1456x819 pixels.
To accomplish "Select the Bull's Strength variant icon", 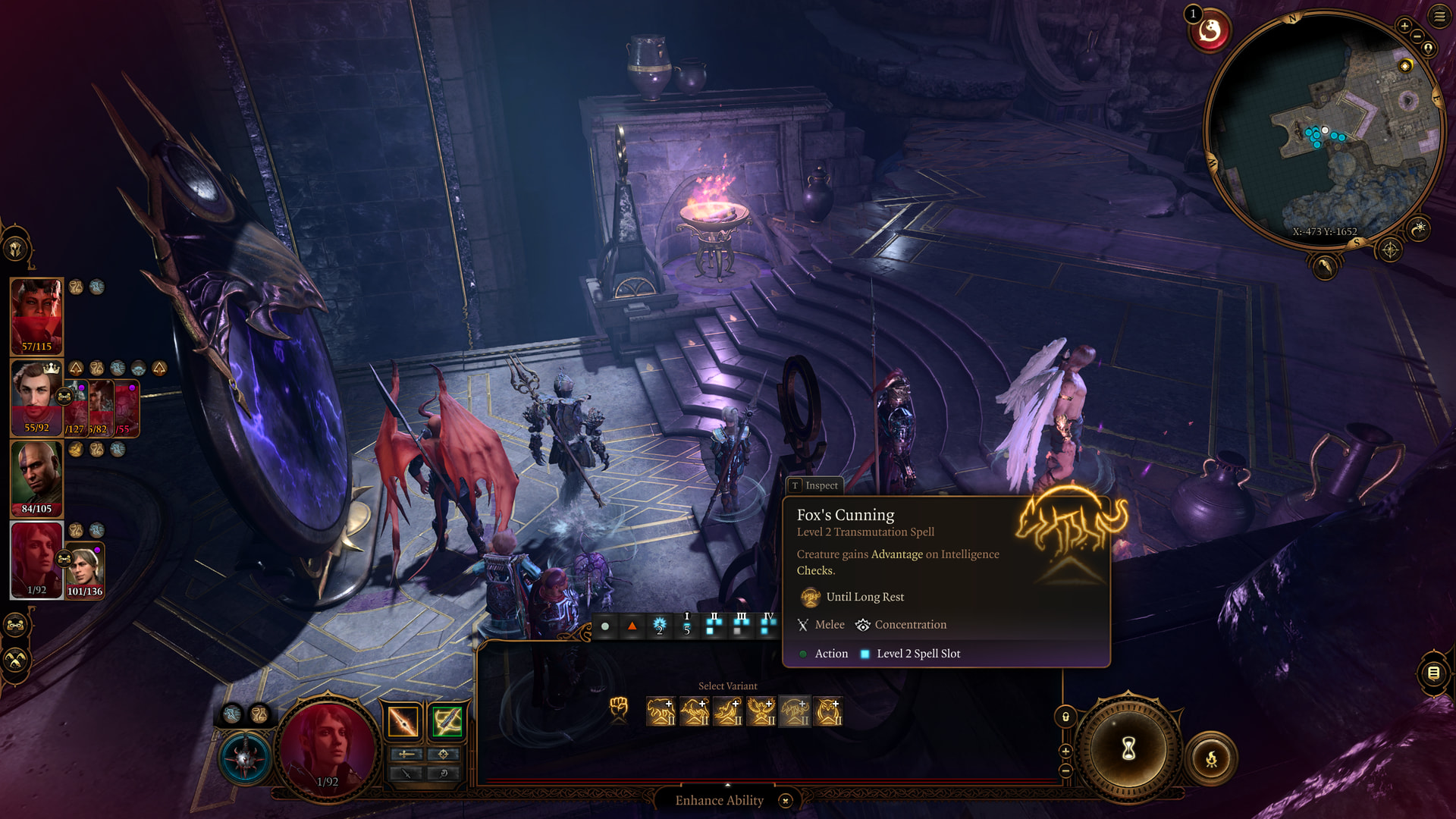I will [694, 712].
